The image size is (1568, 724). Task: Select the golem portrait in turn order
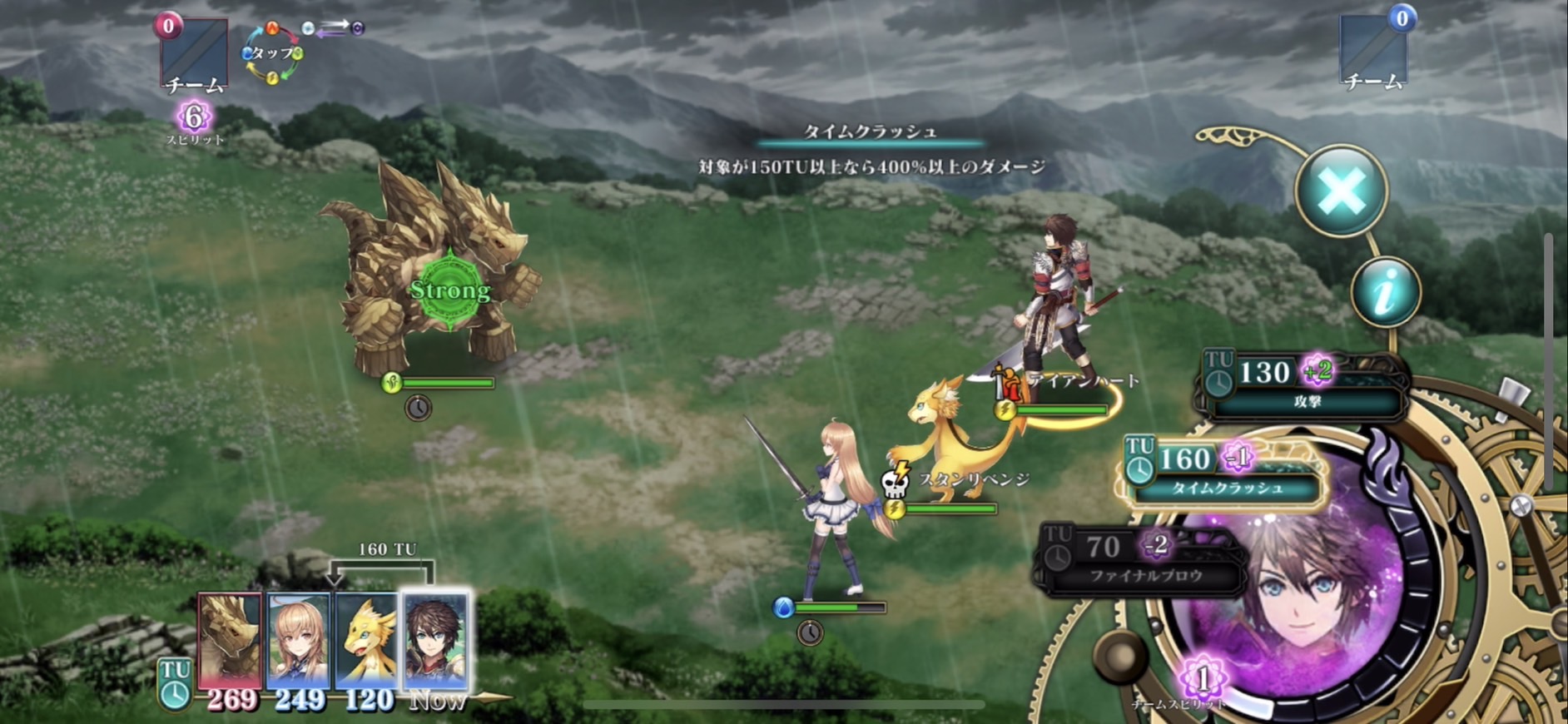(229, 641)
